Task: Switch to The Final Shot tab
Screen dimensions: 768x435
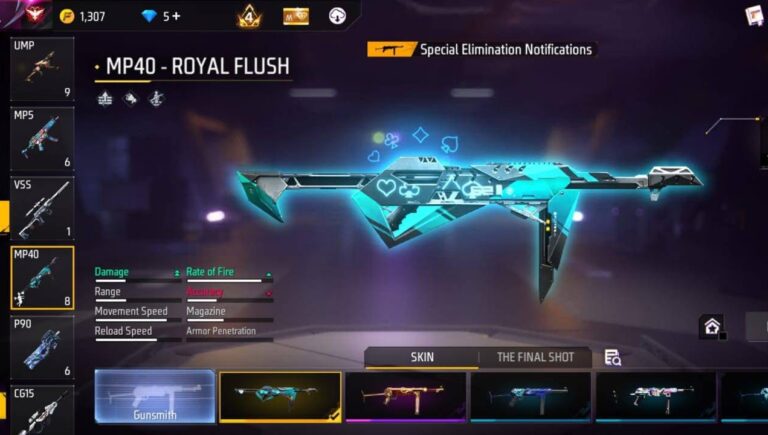Action: 535,357
